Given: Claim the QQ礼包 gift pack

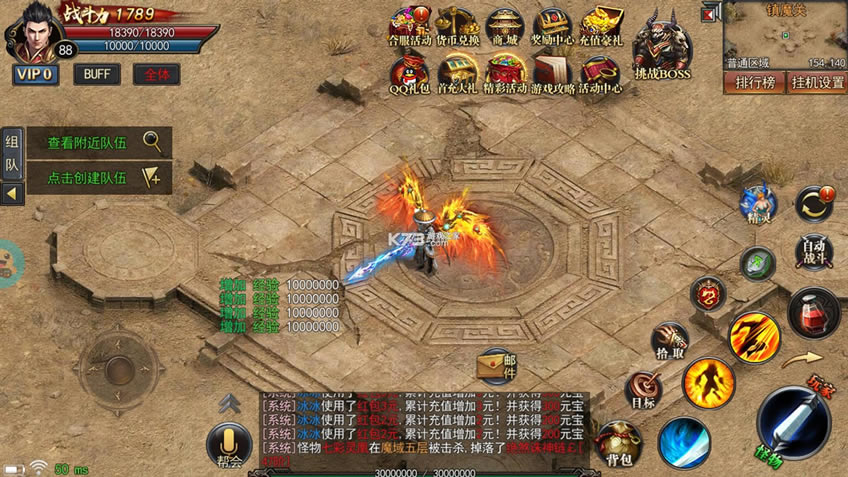Looking at the screenshot, I should coord(408,75).
